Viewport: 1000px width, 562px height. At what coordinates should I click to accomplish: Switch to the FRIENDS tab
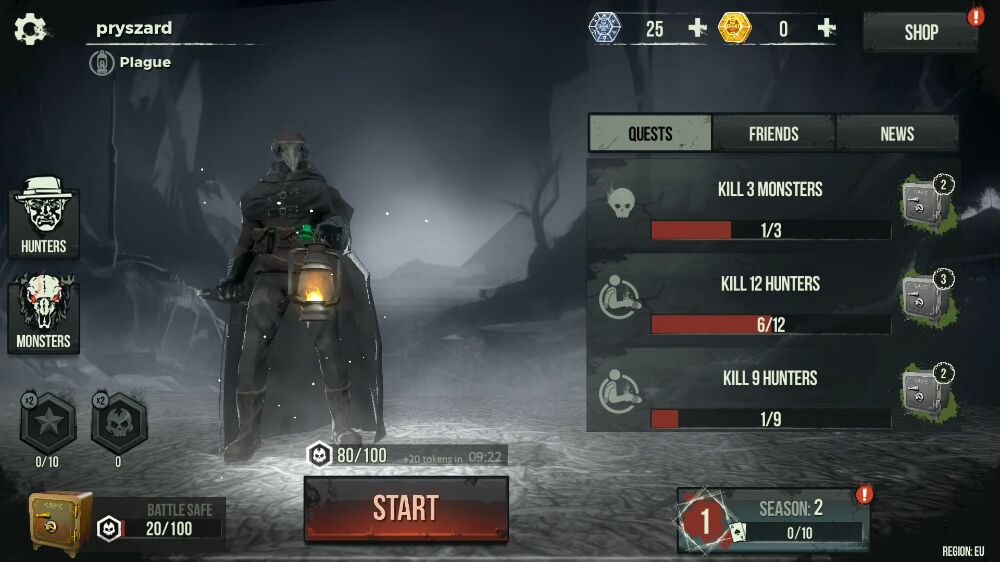click(773, 133)
